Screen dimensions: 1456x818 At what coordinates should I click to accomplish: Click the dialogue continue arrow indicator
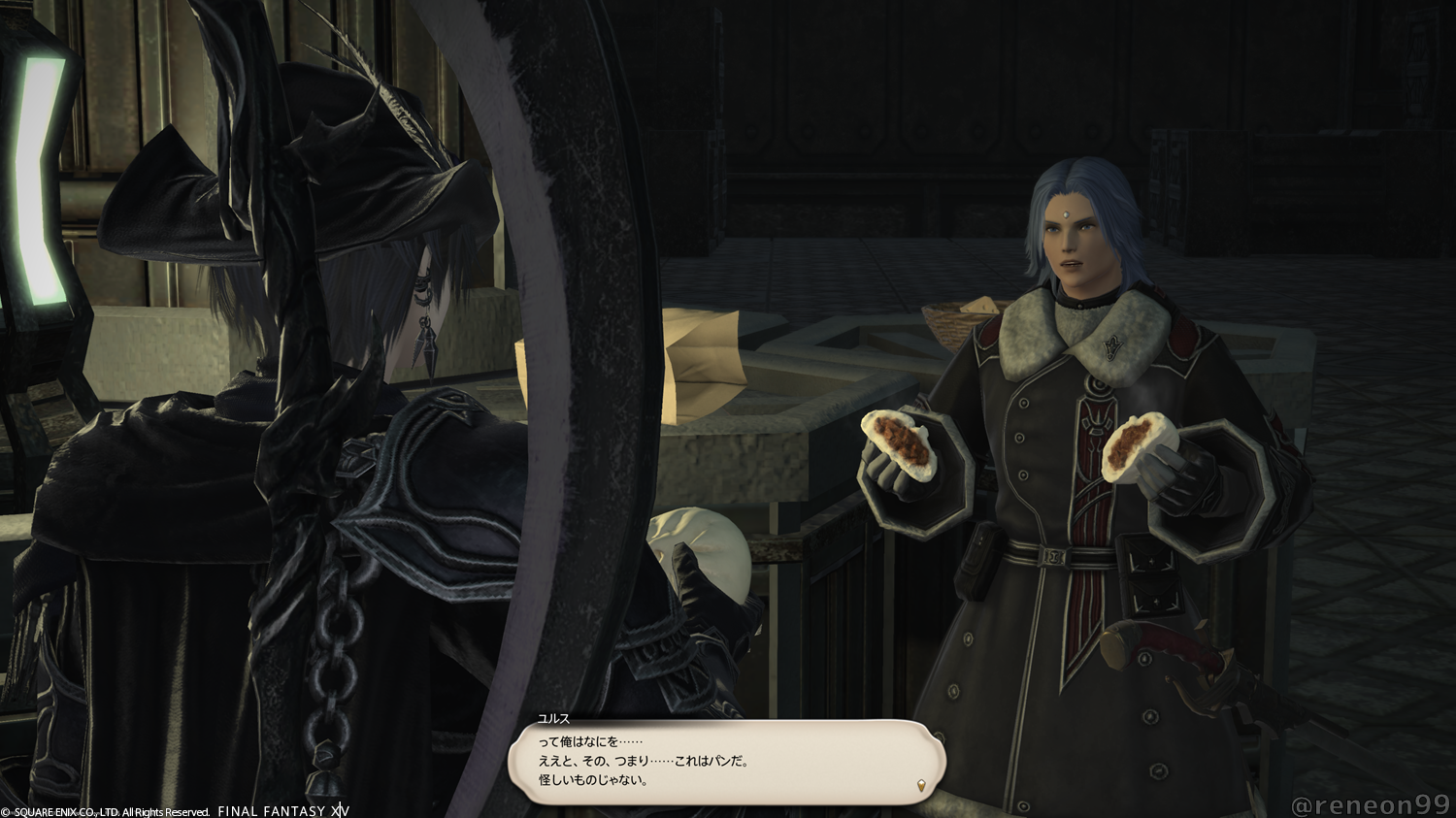pyautogui.click(x=920, y=784)
